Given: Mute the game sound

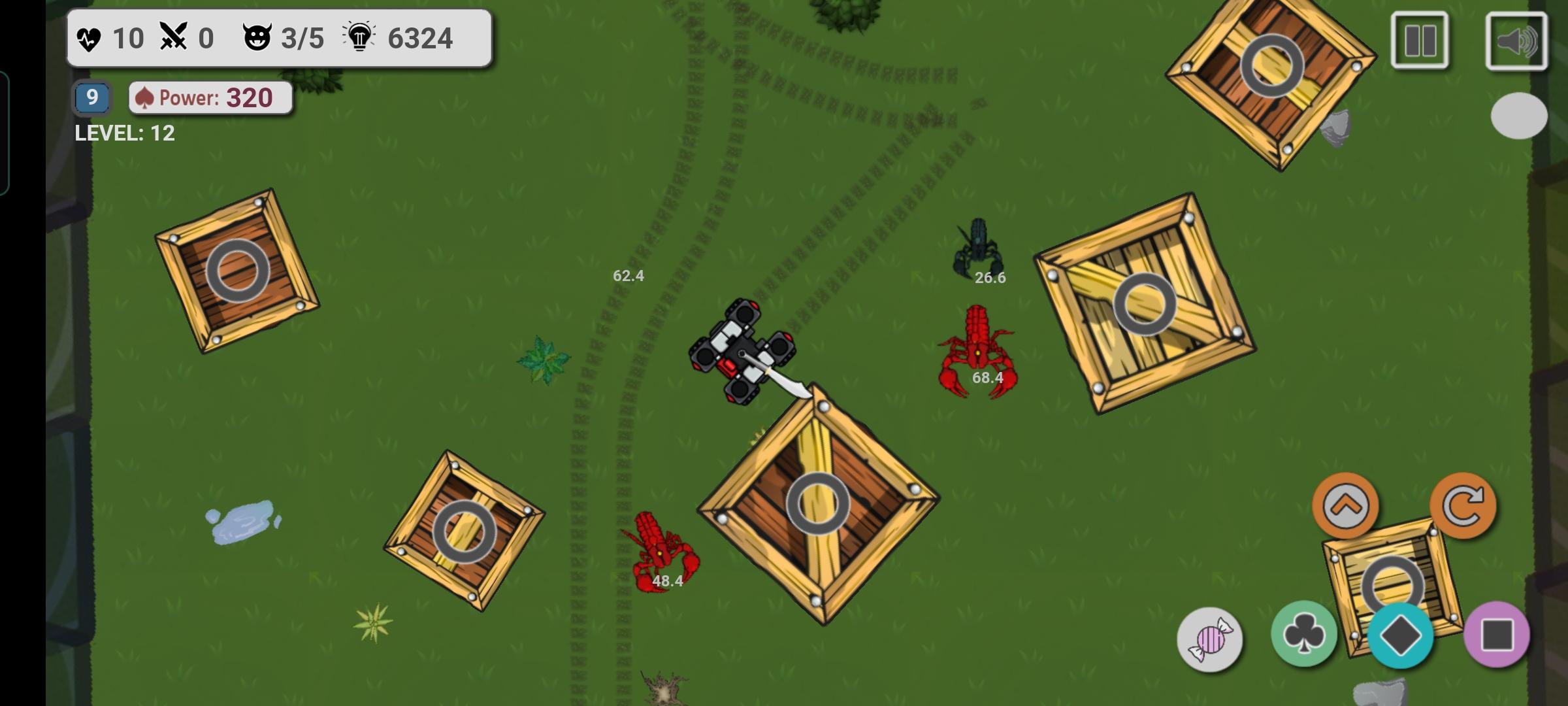Looking at the screenshot, I should click(1516, 41).
